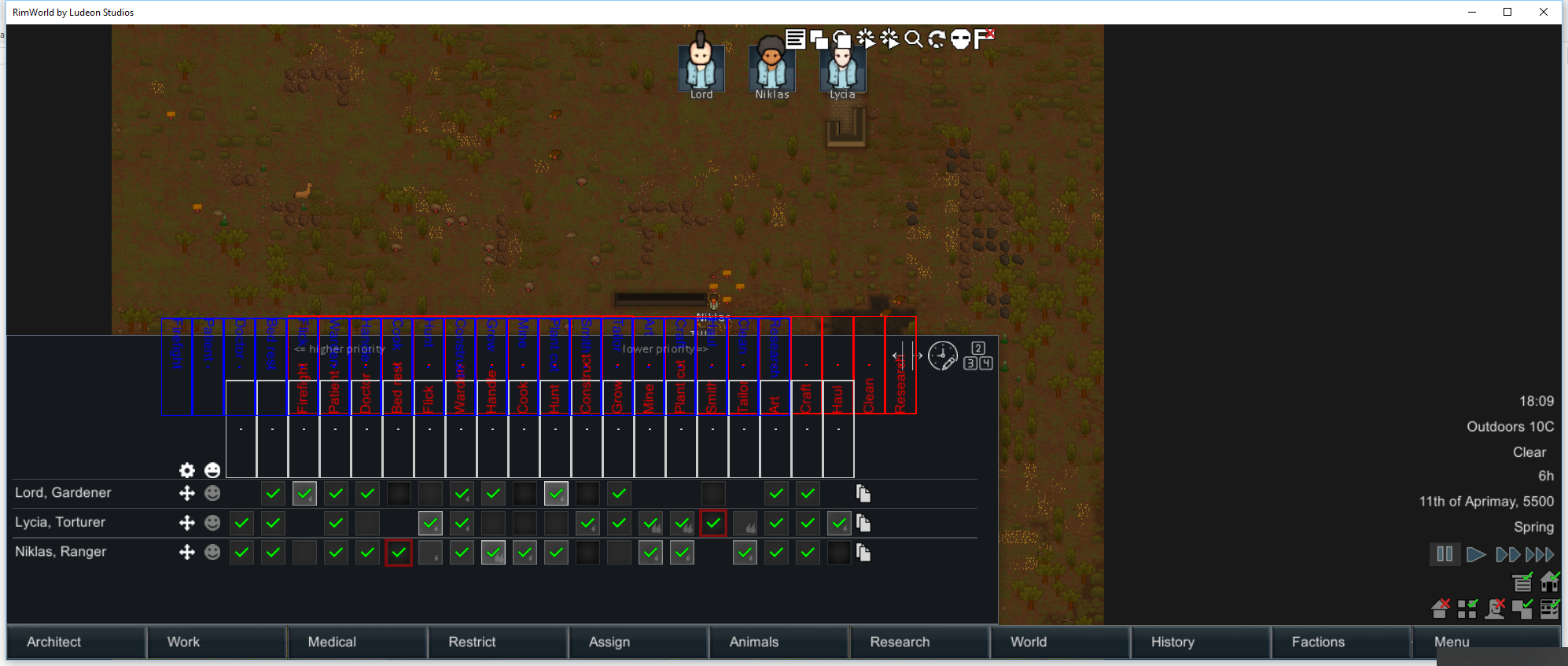Viewport: 1568px width, 666px height.
Task: Disable the Hunt checkbox for Niklas
Action: pyautogui.click(x=556, y=552)
